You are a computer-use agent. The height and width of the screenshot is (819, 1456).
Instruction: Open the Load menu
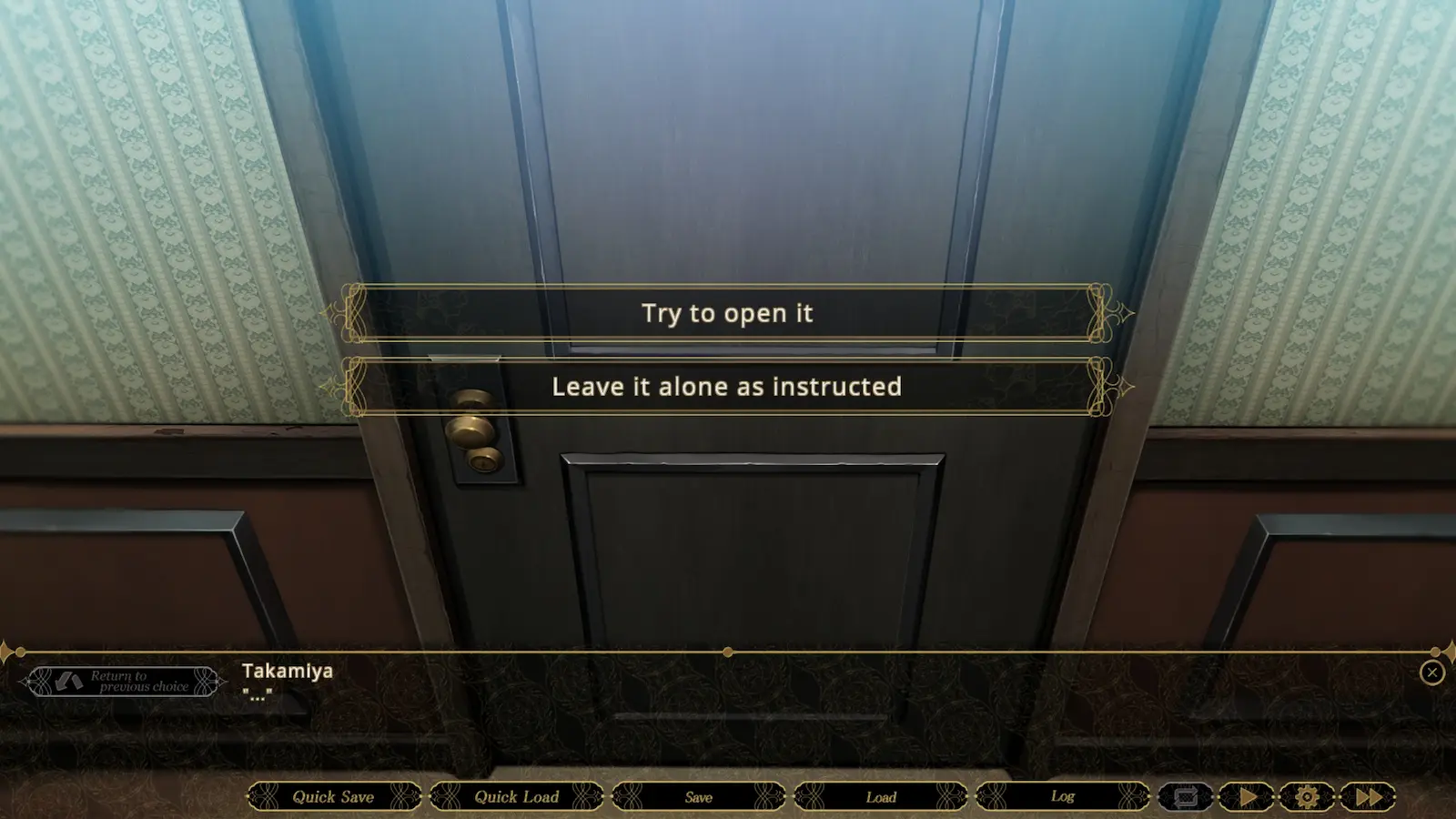(x=881, y=796)
